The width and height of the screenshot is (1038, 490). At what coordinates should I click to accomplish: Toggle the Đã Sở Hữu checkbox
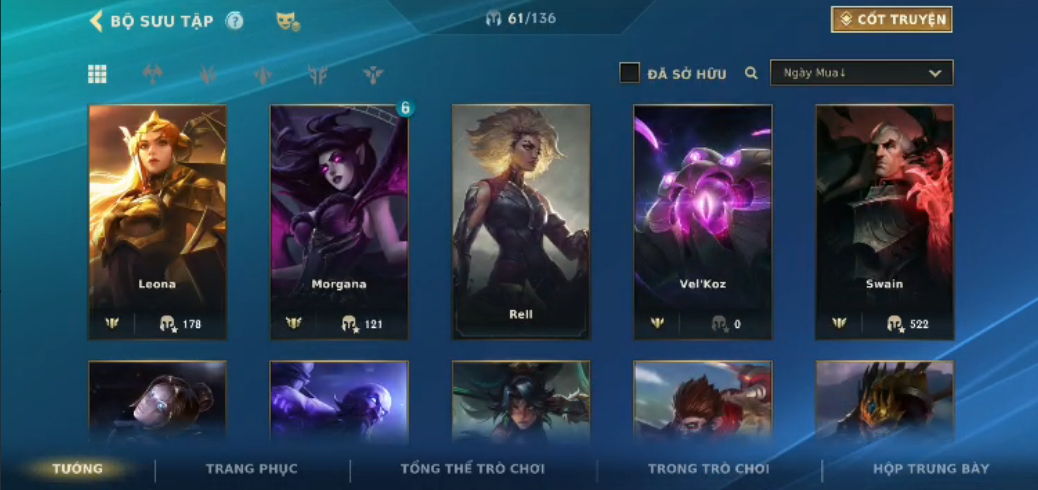pyautogui.click(x=630, y=73)
